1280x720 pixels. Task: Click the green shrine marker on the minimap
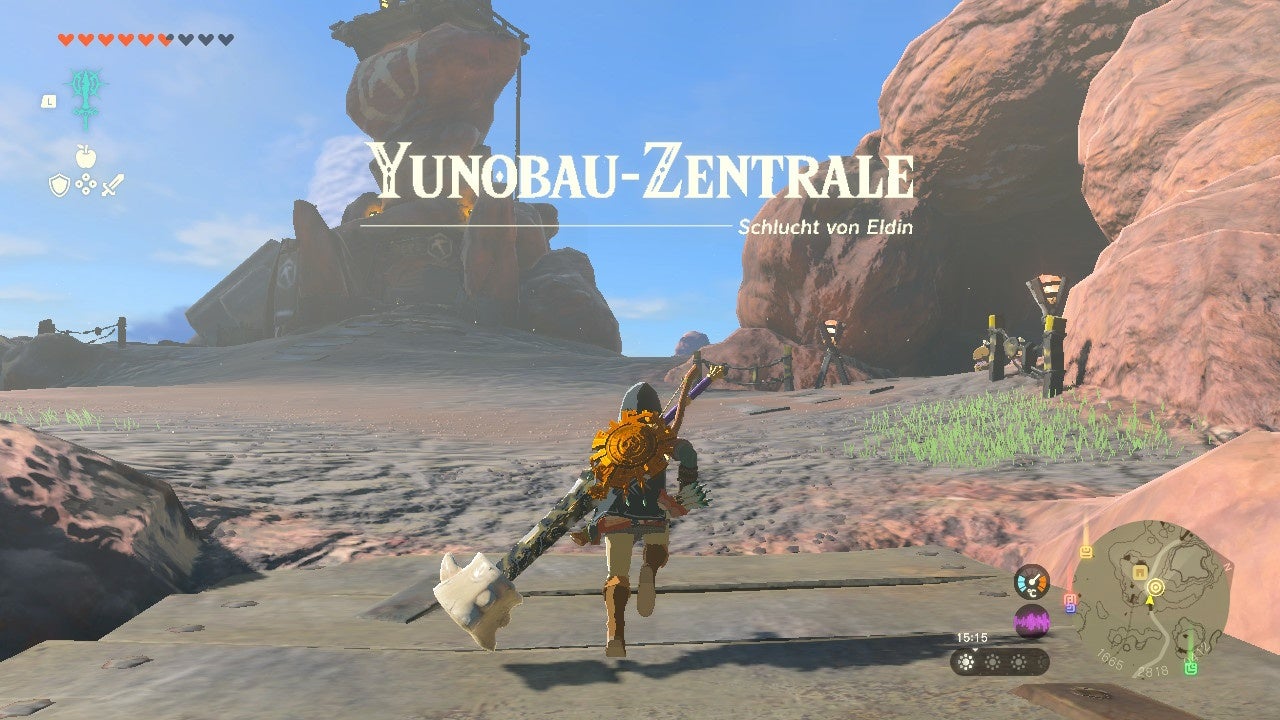pos(1190,668)
